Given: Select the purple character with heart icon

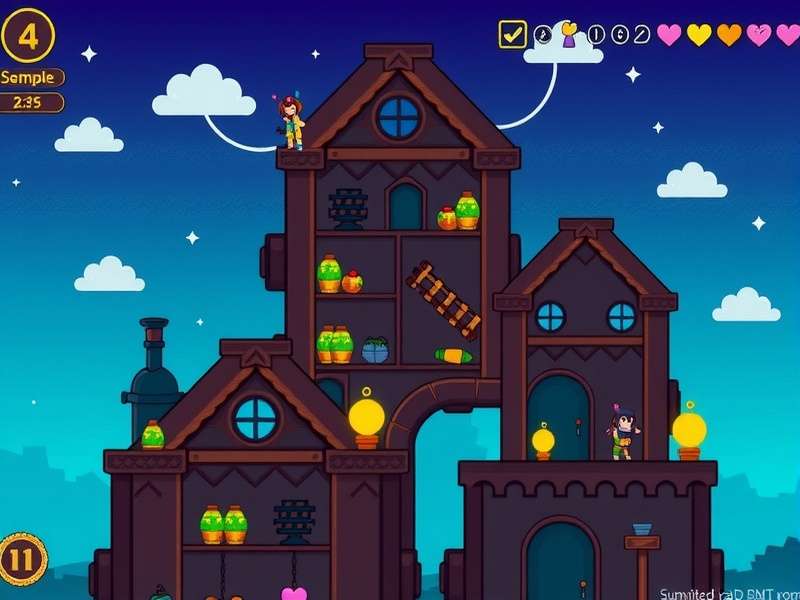Looking at the screenshot, I should tap(569, 36).
